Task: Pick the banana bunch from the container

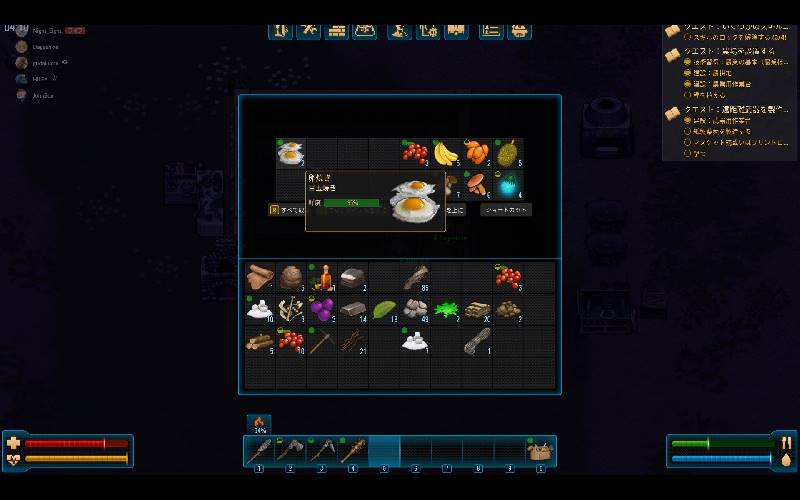Action: pyautogui.click(x=446, y=153)
